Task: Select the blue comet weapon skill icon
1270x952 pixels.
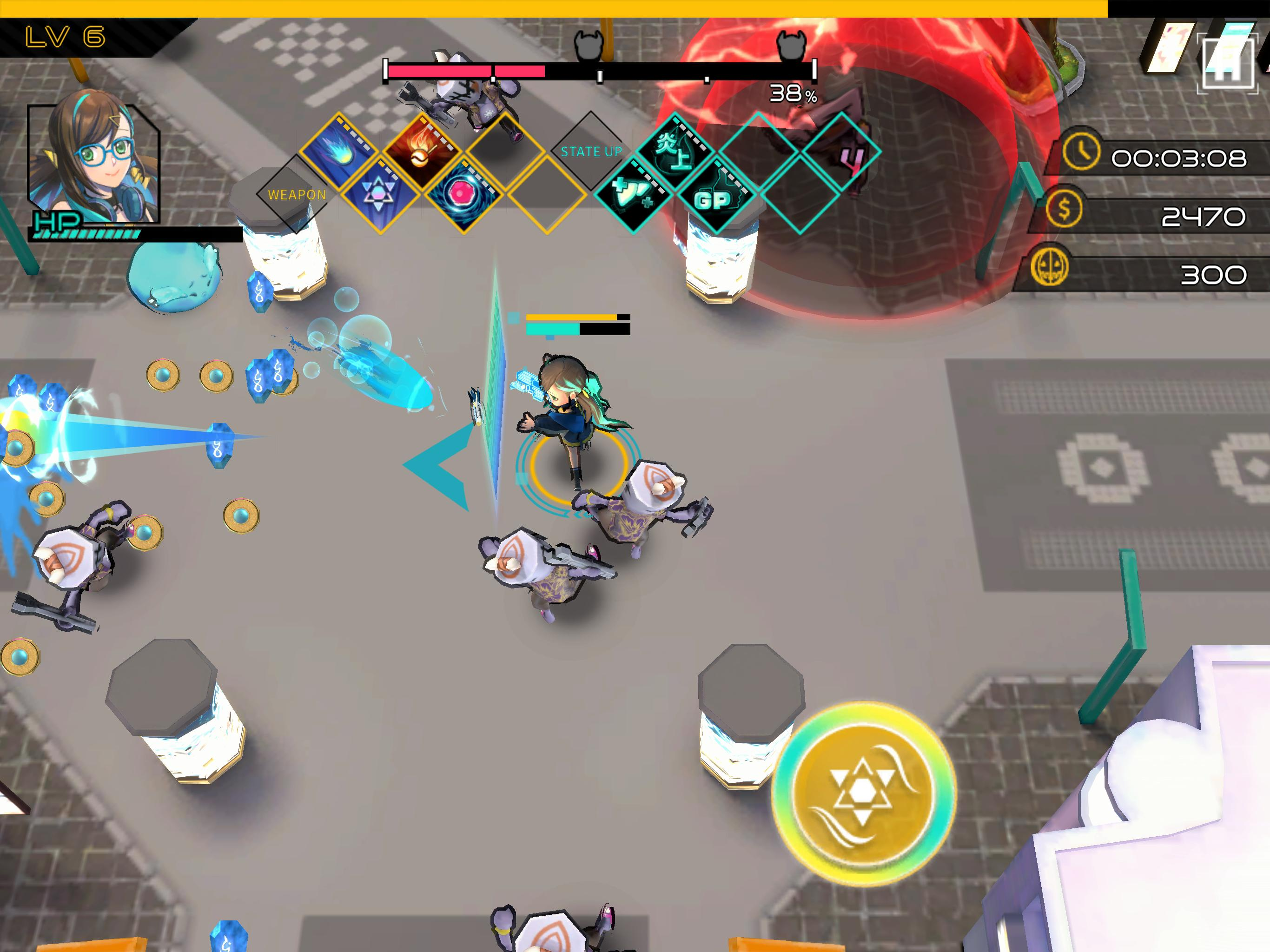Action: click(x=339, y=151)
